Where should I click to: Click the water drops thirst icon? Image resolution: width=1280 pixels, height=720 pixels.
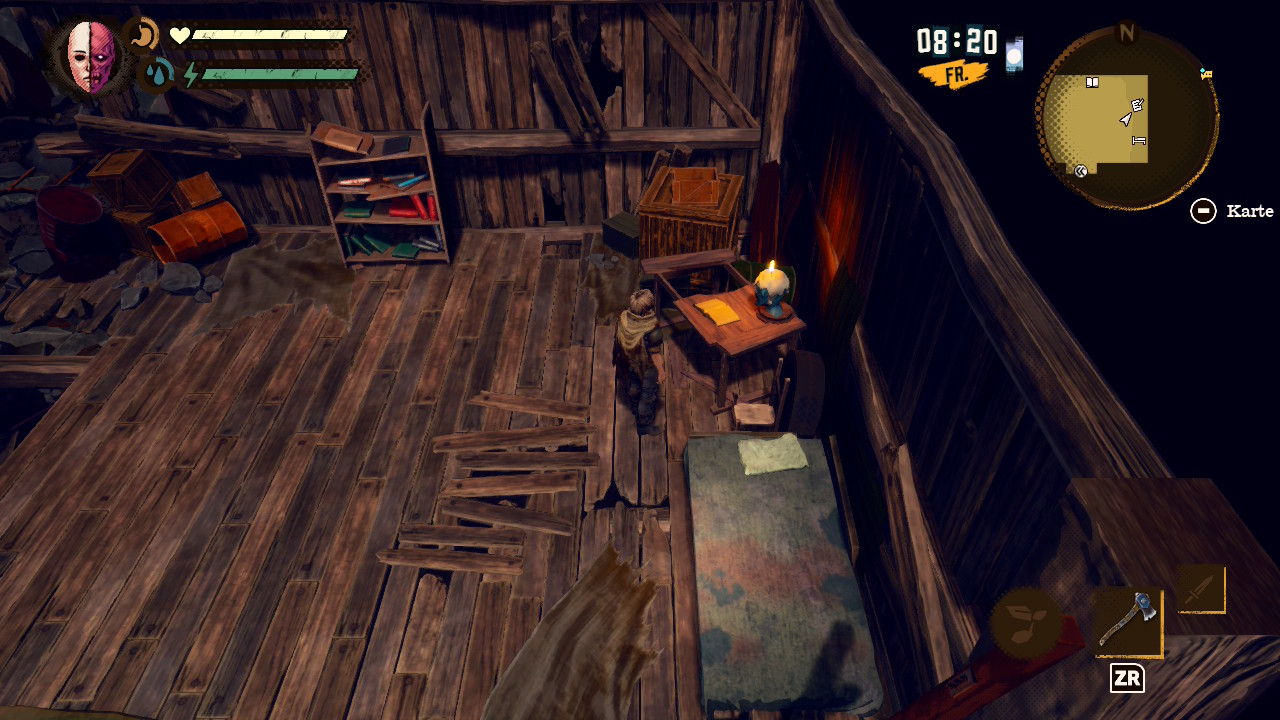pyautogui.click(x=157, y=74)
